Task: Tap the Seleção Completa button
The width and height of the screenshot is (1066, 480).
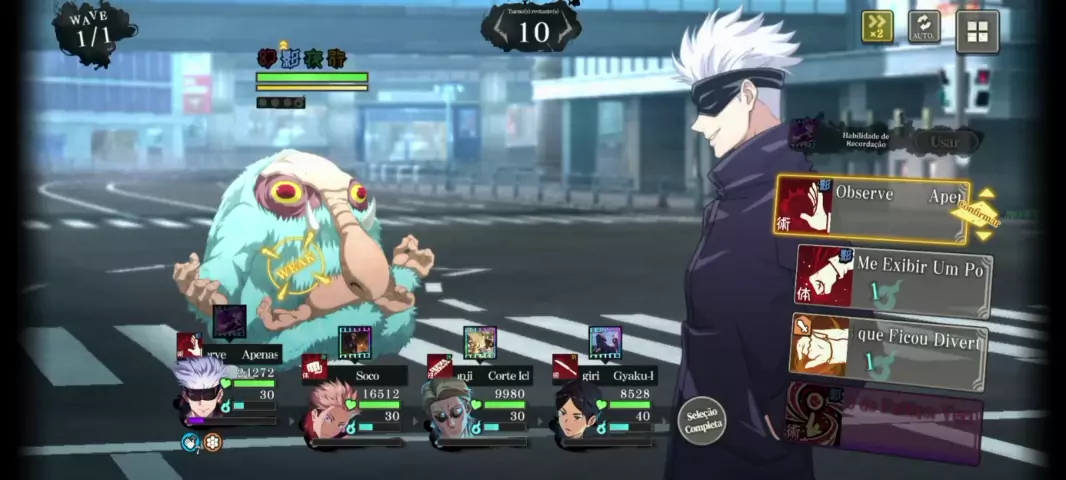Action: click(x=702, y=421)
